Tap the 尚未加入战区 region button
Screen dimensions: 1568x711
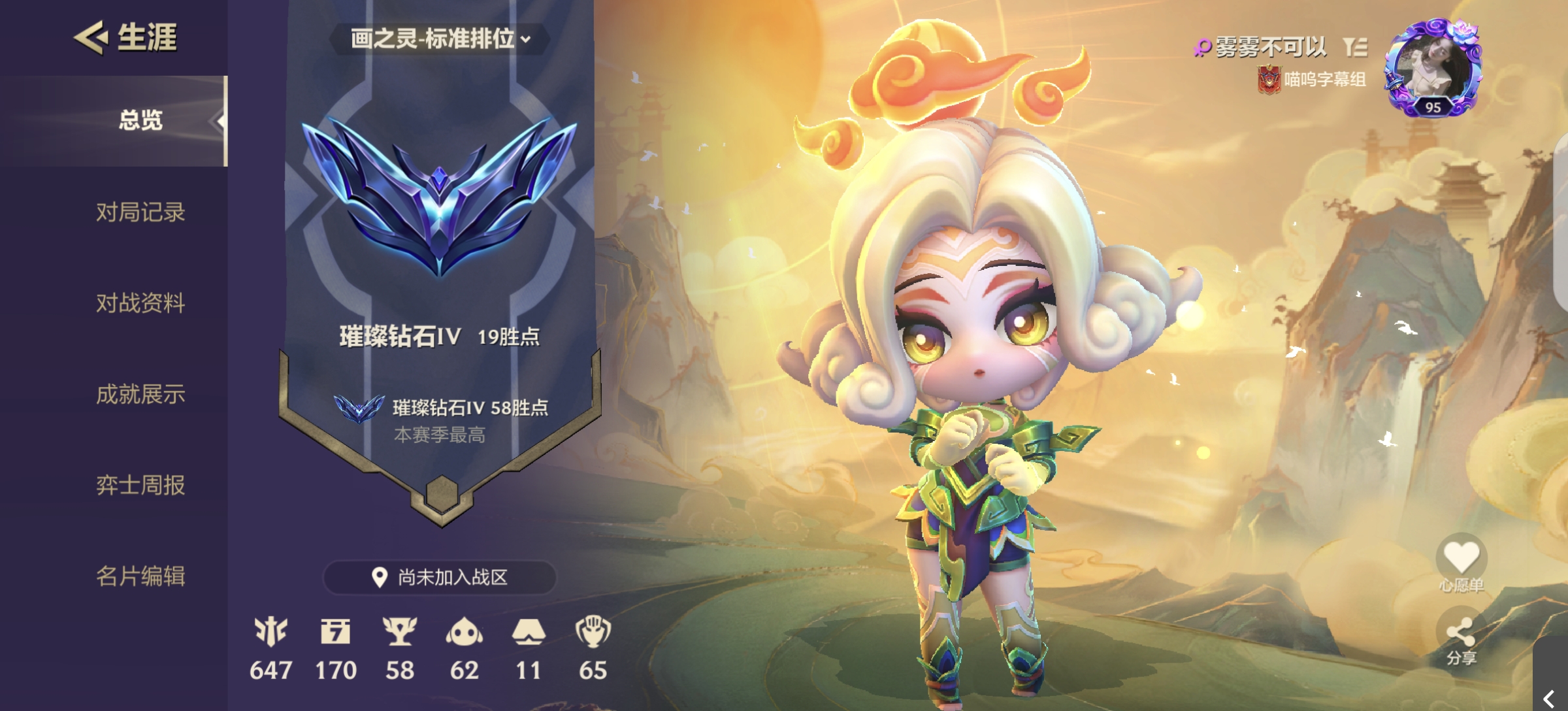(x=440, y=577)
